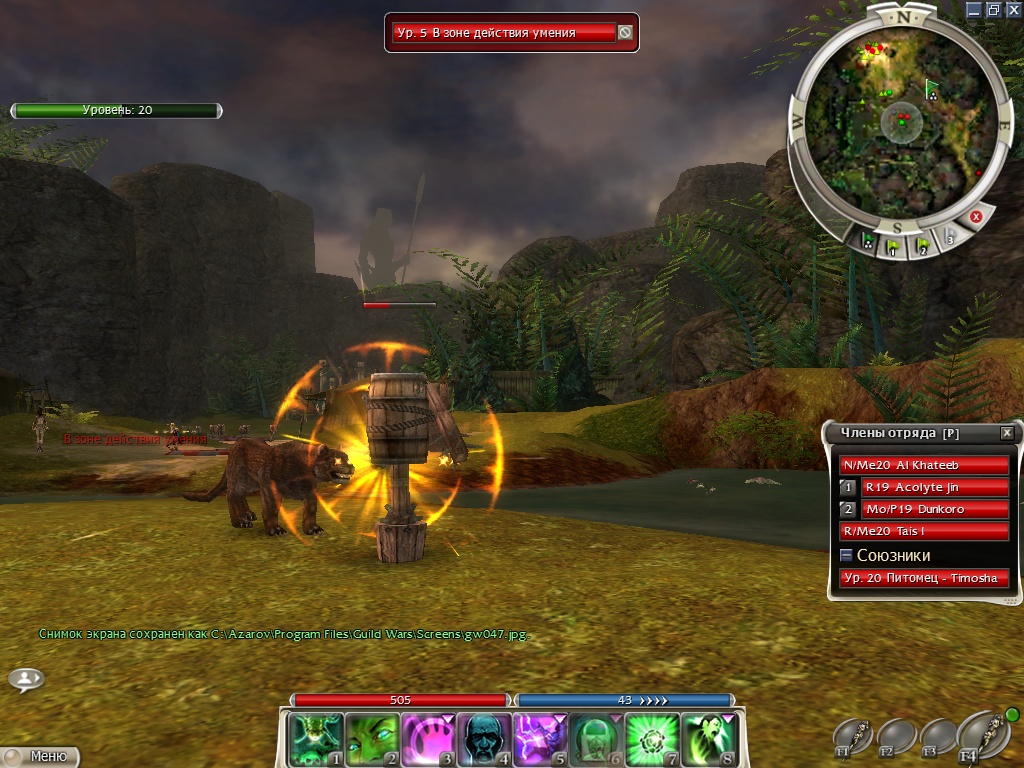Collapse the Союзники allies section
This screenshot has height=768, width=1024.
[846, 555]
